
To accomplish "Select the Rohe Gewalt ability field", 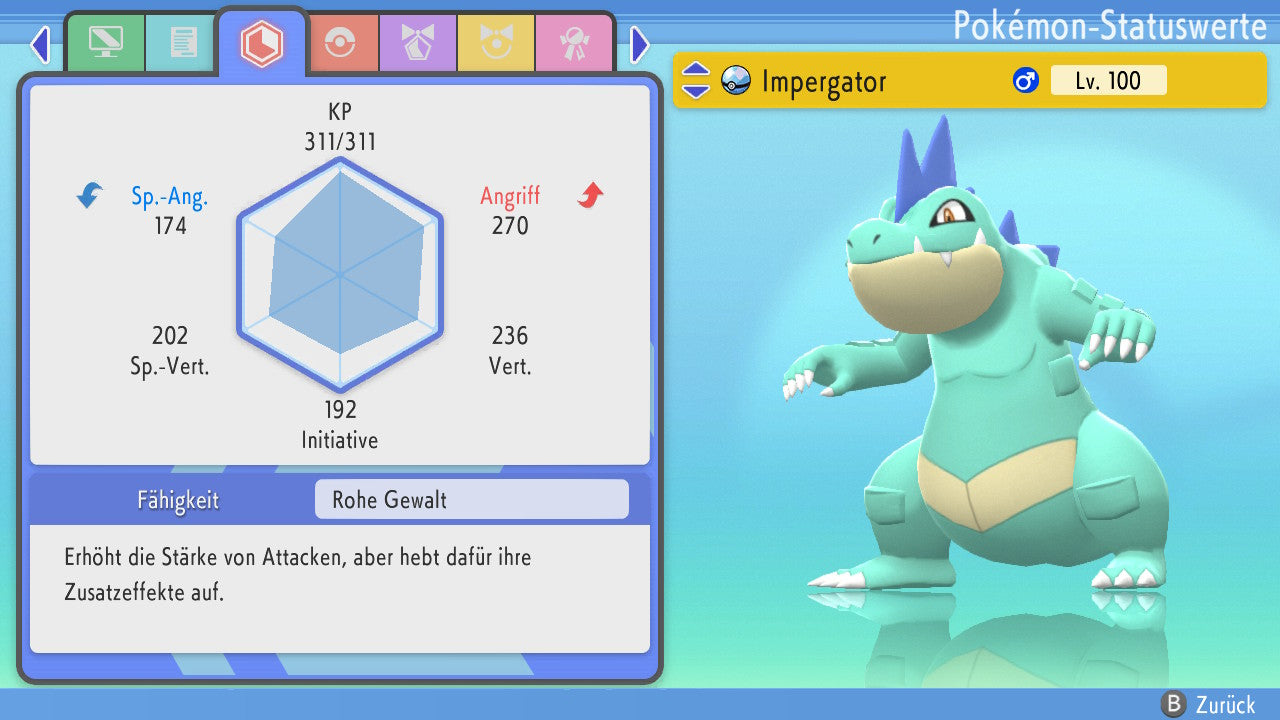I will pos(471,499).
